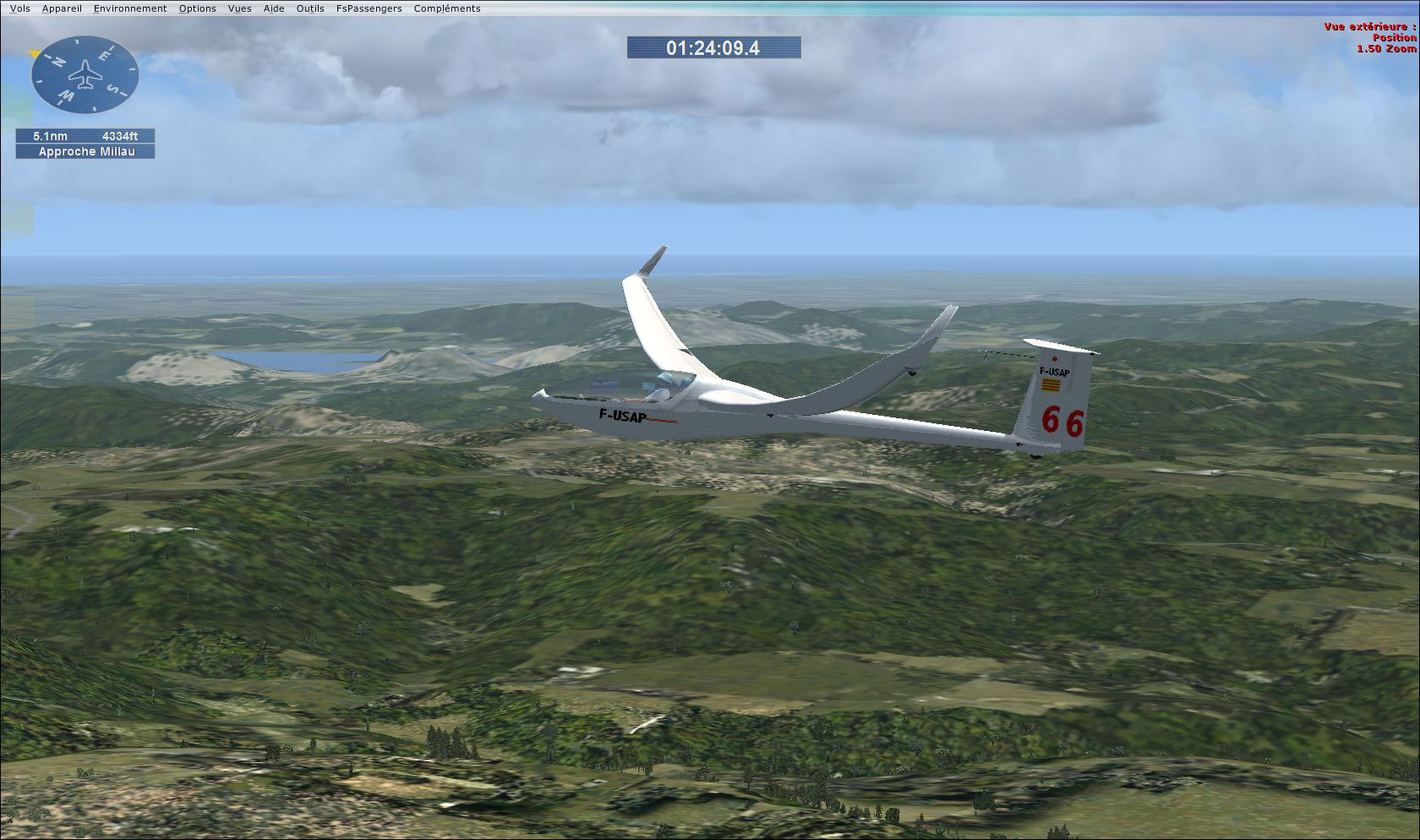
Task: Open the Aide menu
Action: tap(272, 8)
